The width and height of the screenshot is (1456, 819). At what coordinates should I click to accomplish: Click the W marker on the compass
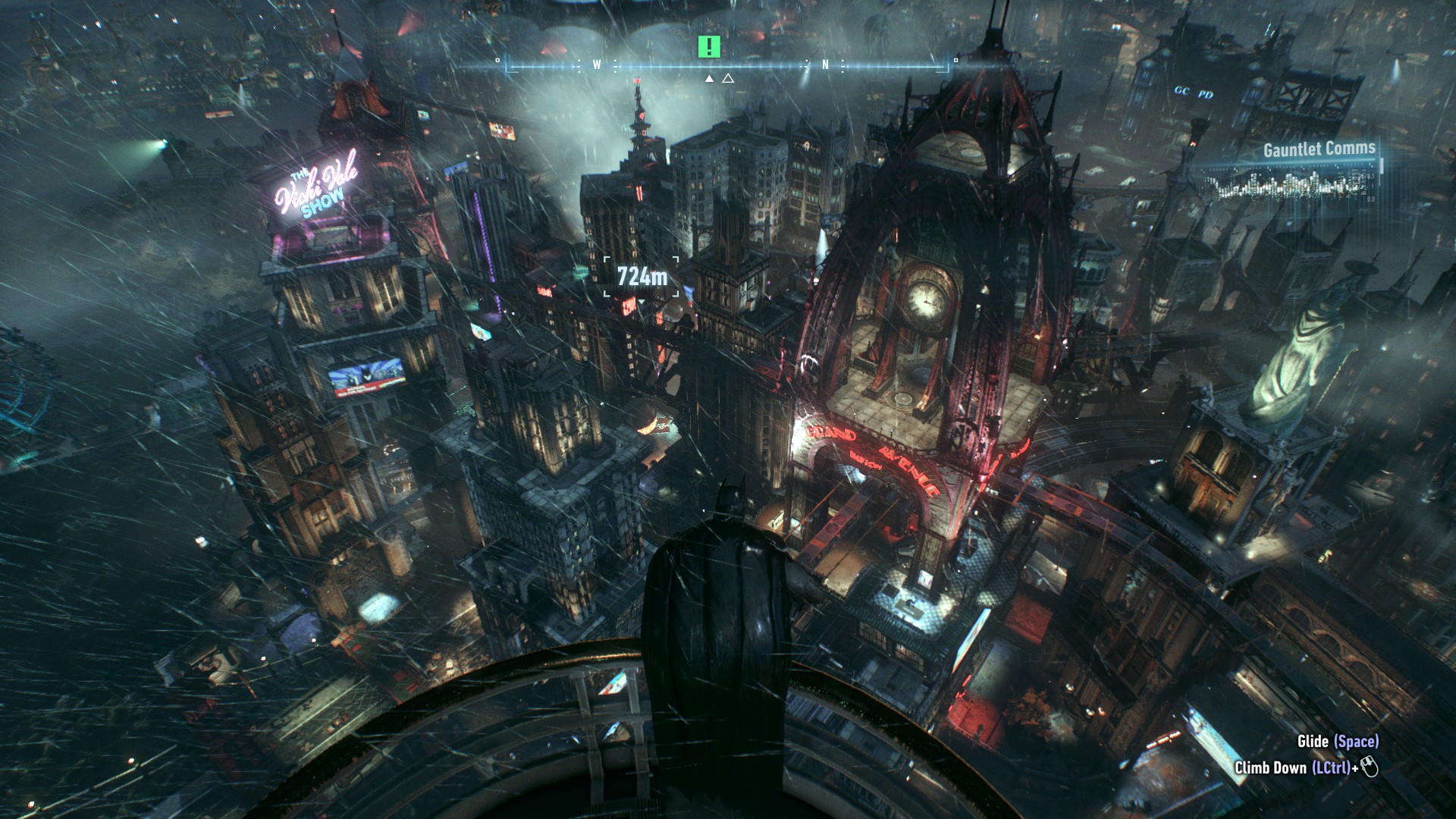pos(595,65)
